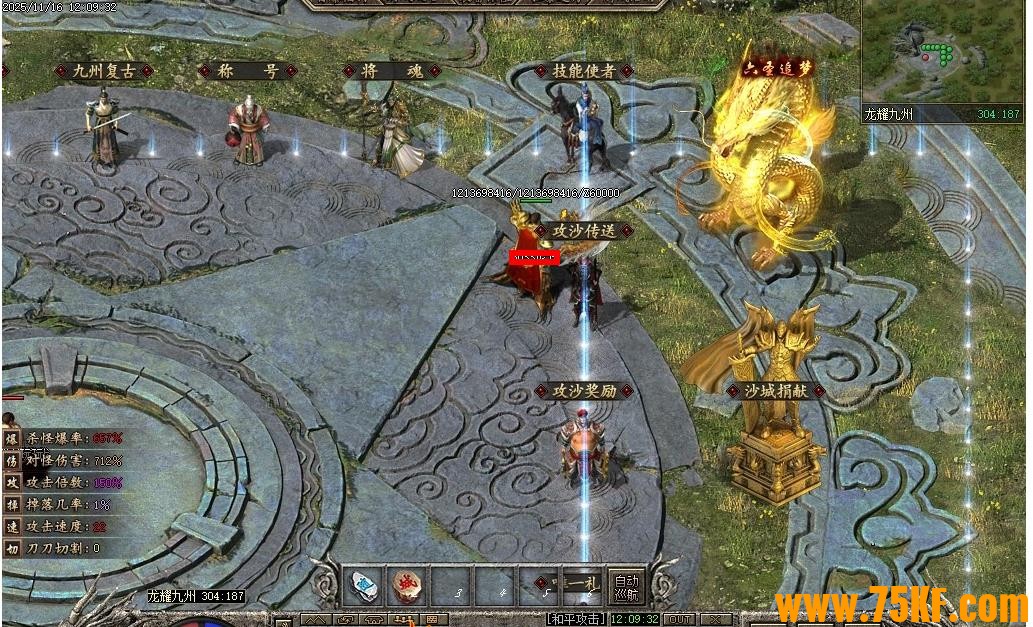Activate the 自动巡航 auto-patrol button

point(626,586)
